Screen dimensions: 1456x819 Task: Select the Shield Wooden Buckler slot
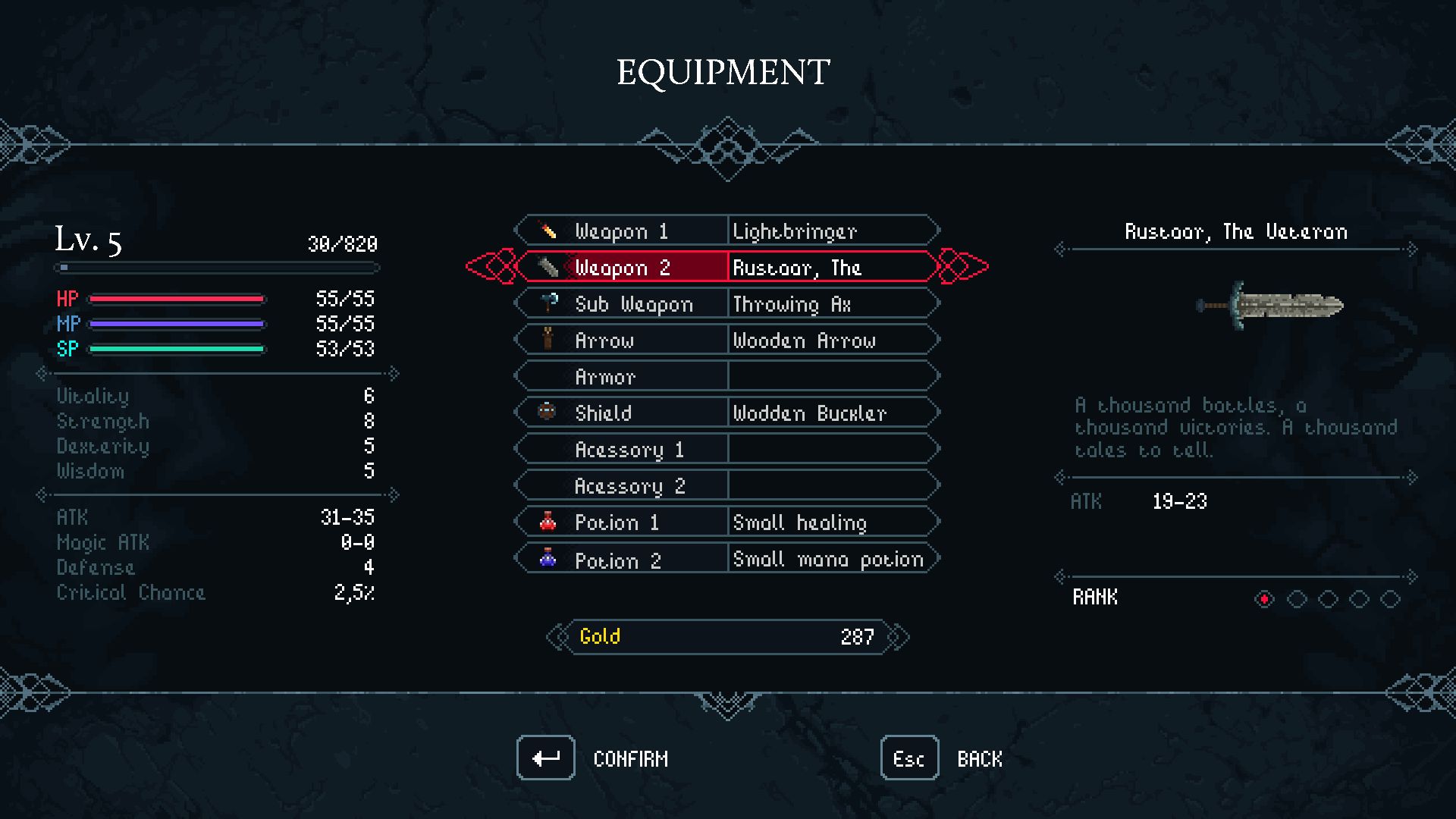[726, 413]
